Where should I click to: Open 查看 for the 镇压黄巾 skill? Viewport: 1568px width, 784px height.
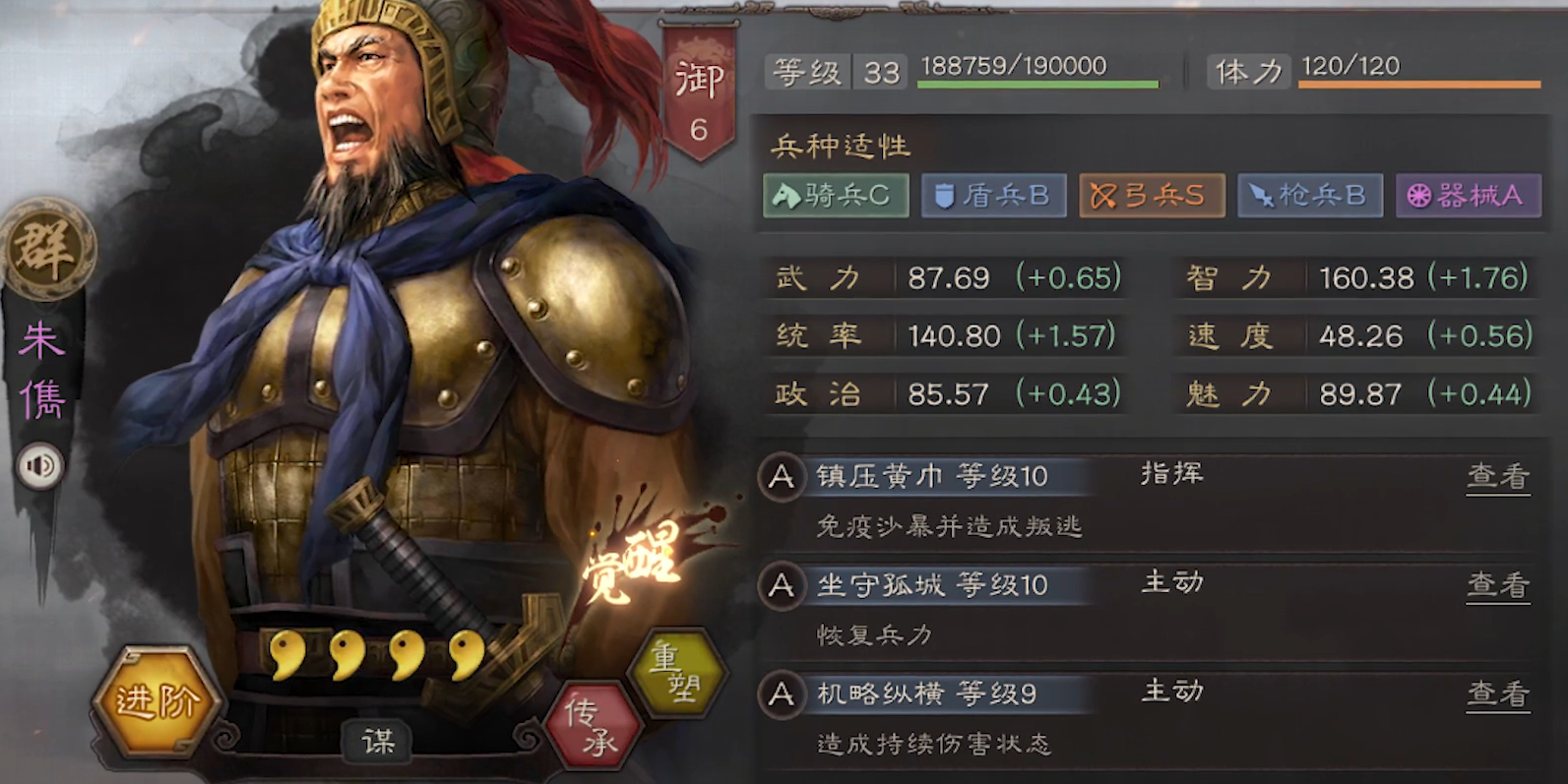(x=1497, y=475)
